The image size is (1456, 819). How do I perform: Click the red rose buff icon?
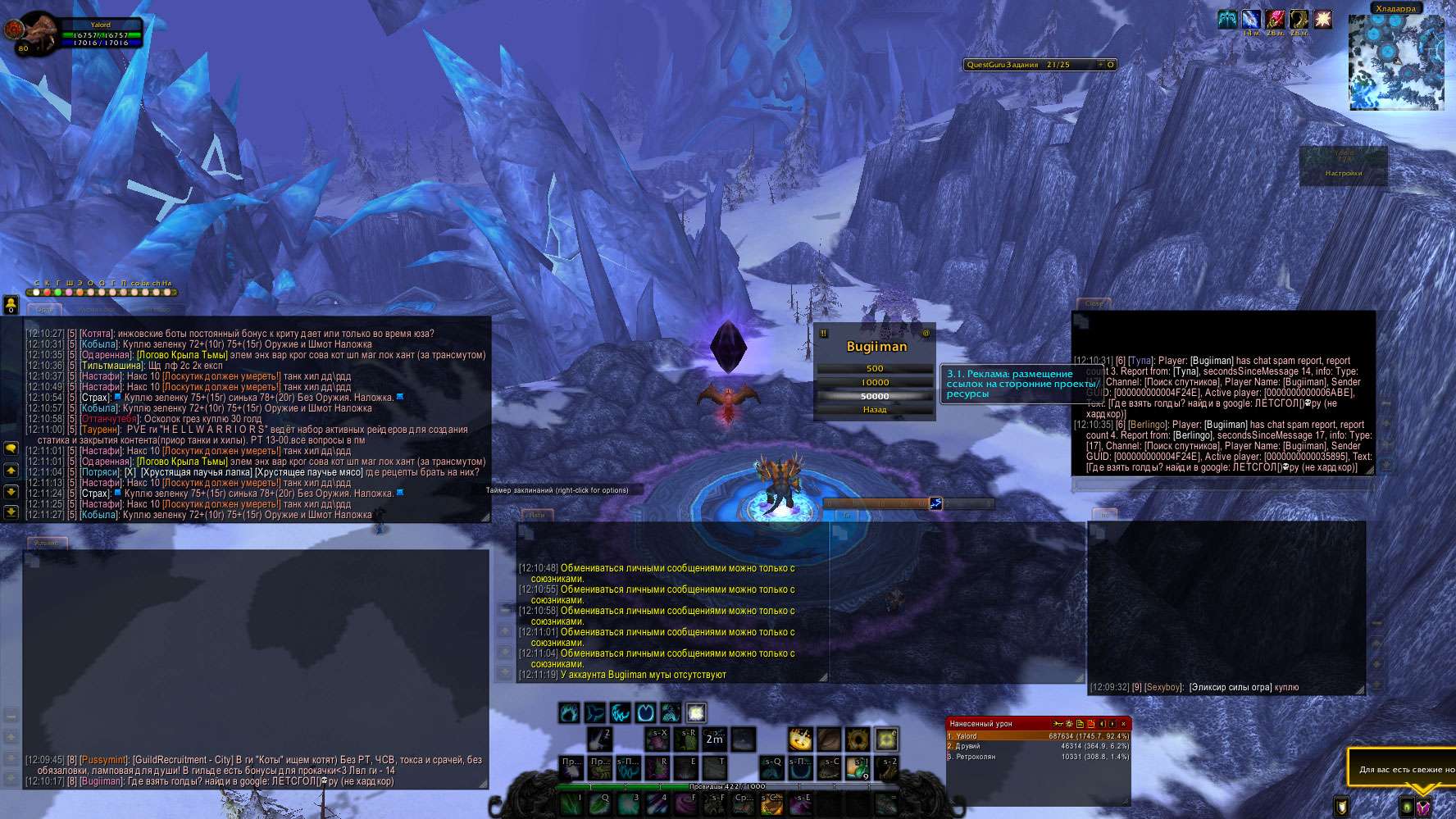tap(1275, 19)
